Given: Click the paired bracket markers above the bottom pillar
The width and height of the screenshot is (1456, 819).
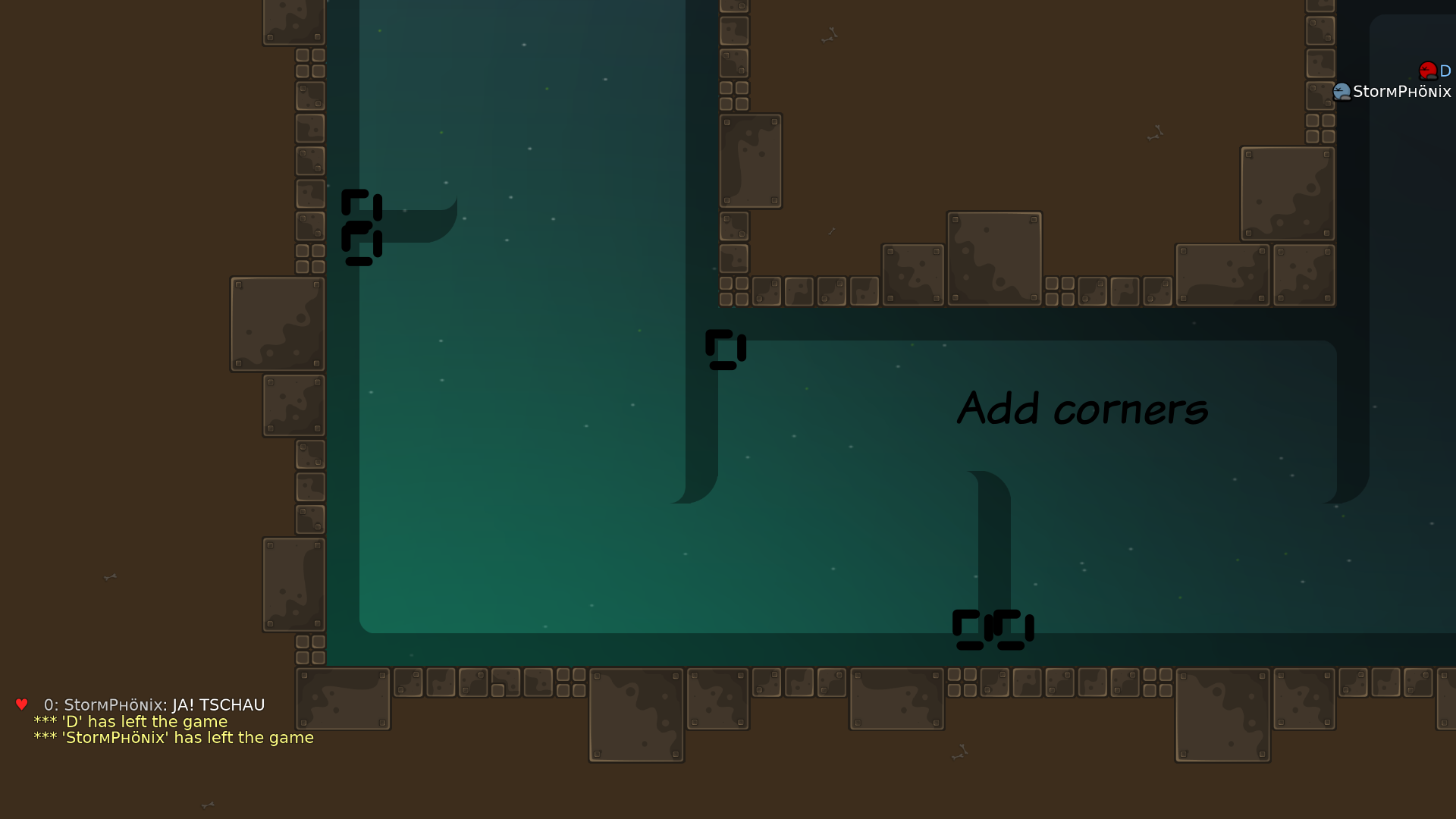Looking at the screenshot, I should [x=993, y=628].
